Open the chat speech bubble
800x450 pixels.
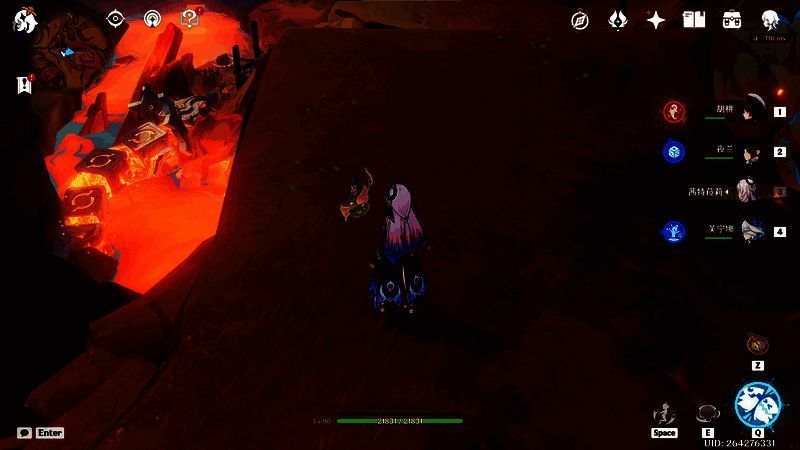[x=24, y=433]
